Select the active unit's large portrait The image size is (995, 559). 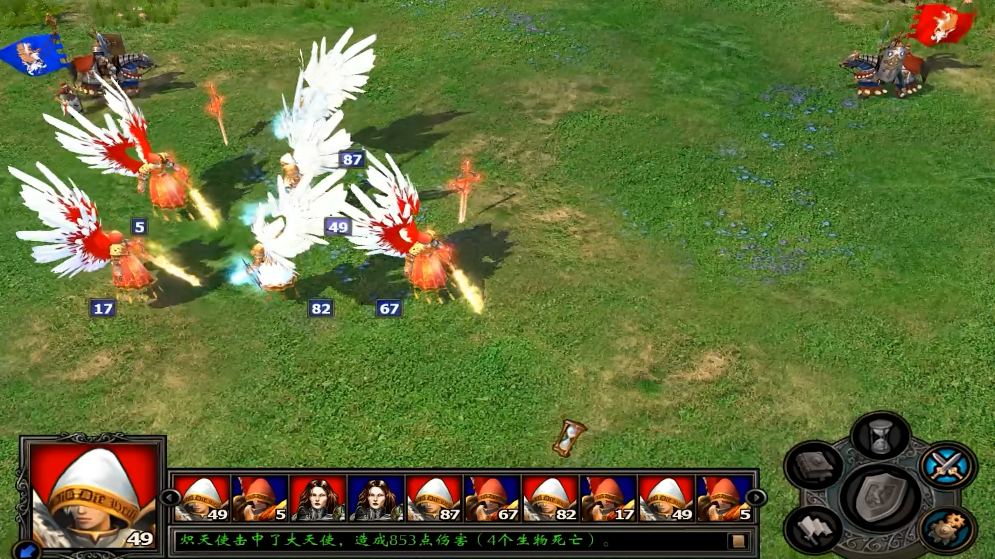point(94,494)
